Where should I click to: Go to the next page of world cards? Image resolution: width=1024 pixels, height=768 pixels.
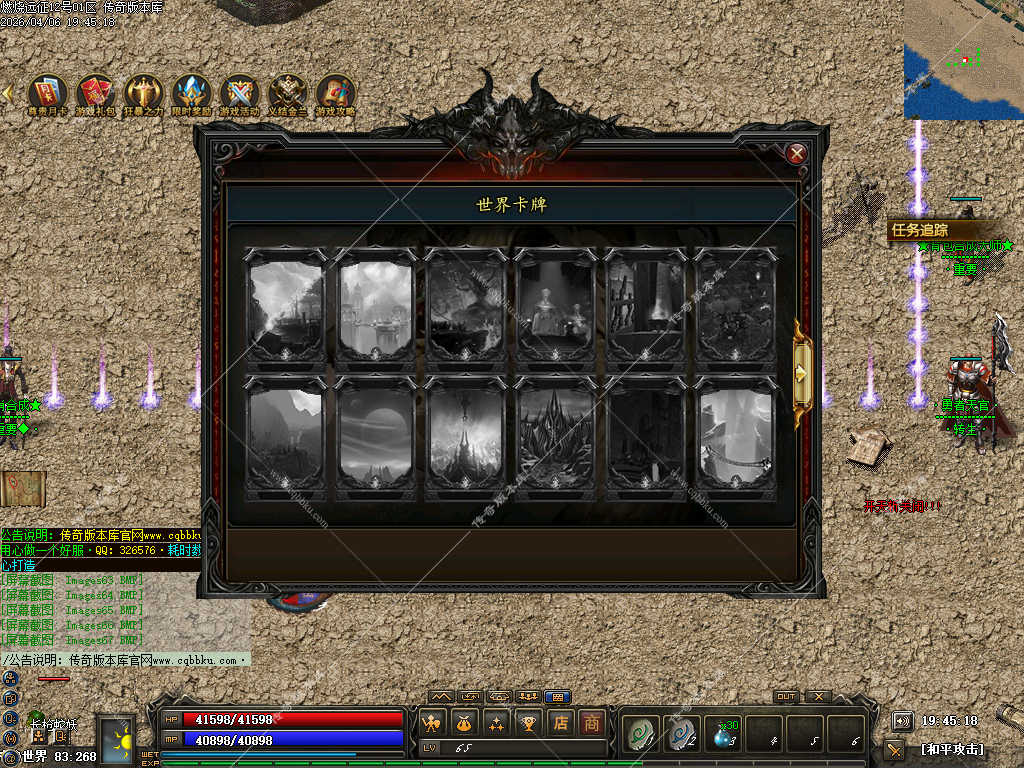pos(802,373)
